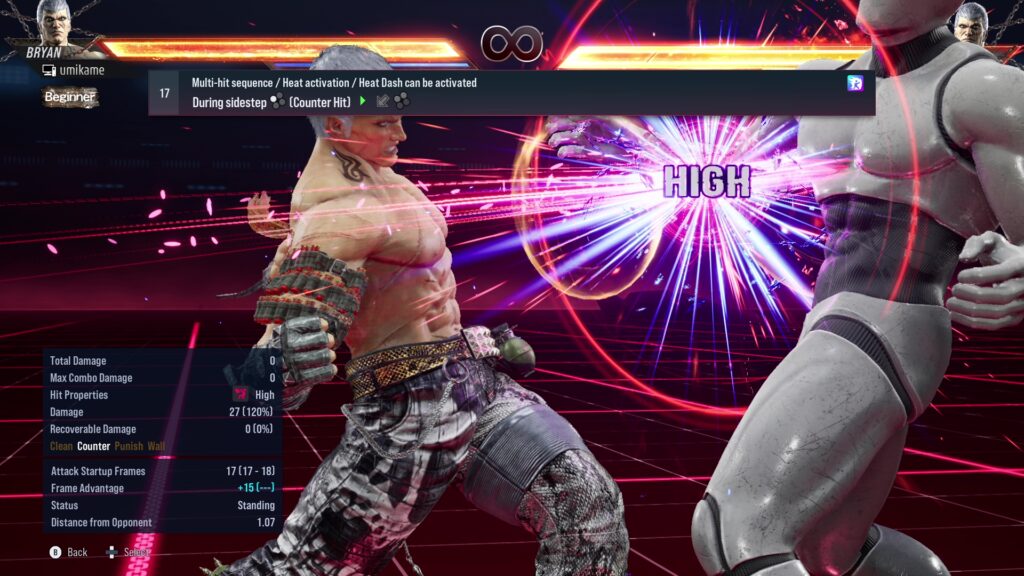Click the Beginner rank badge
This screenshot has width=1024, height=576.
tap(70, 97)
